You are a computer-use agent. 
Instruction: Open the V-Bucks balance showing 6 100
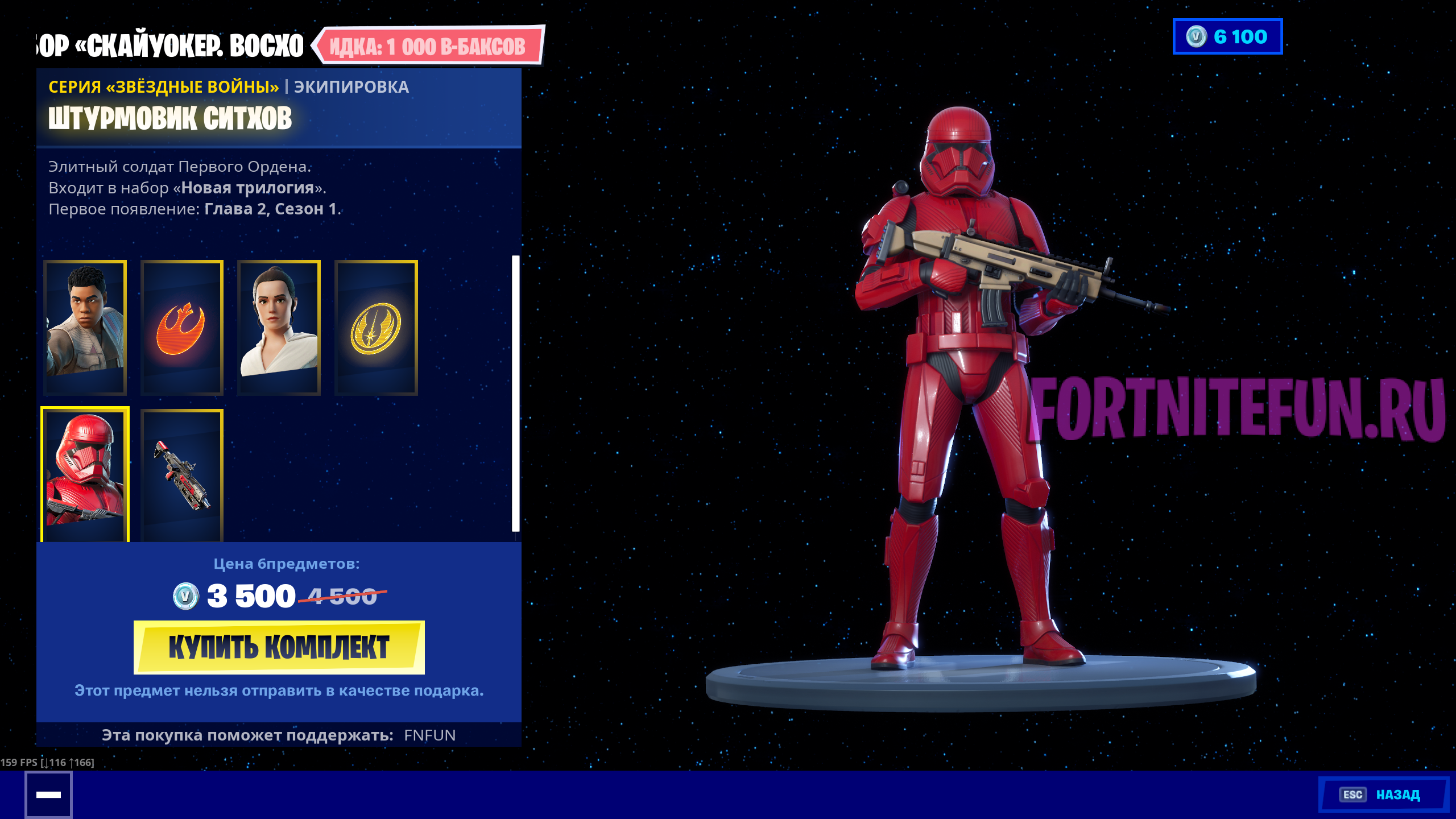point(1227,37)
